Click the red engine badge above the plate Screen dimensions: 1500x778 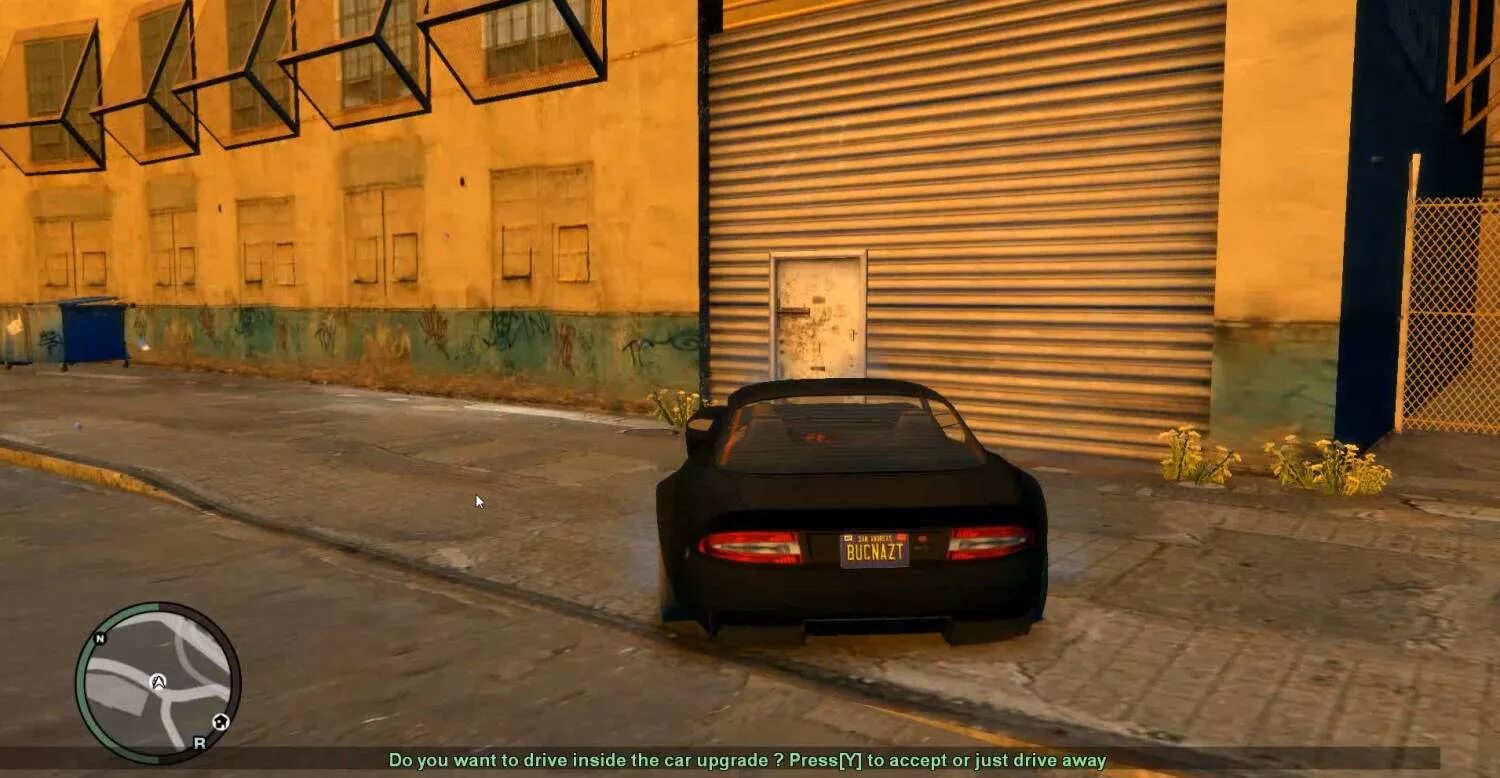coord(923,540)
